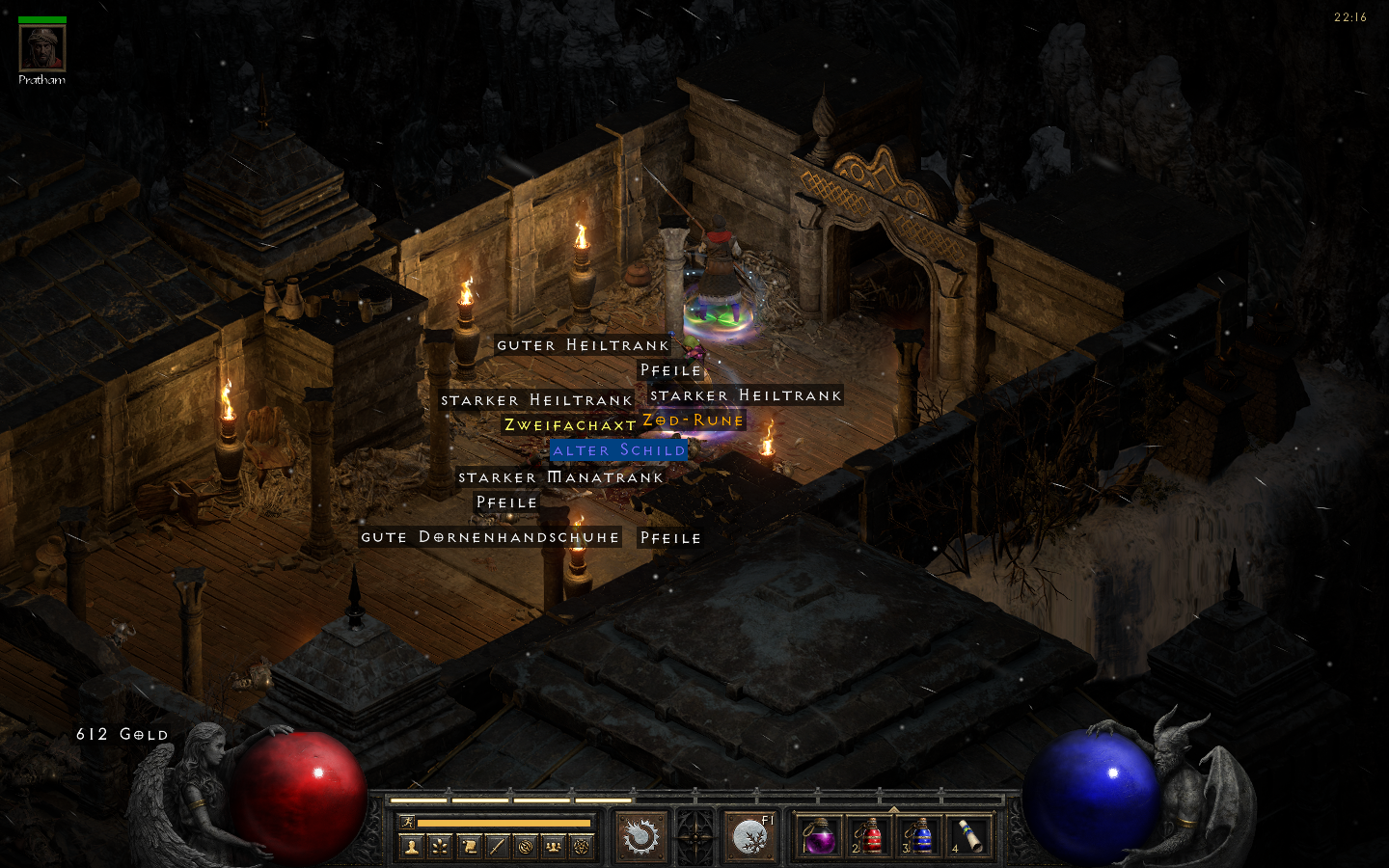
Task: Toggle run/walk with the running man icon
Action: (408, 823)
